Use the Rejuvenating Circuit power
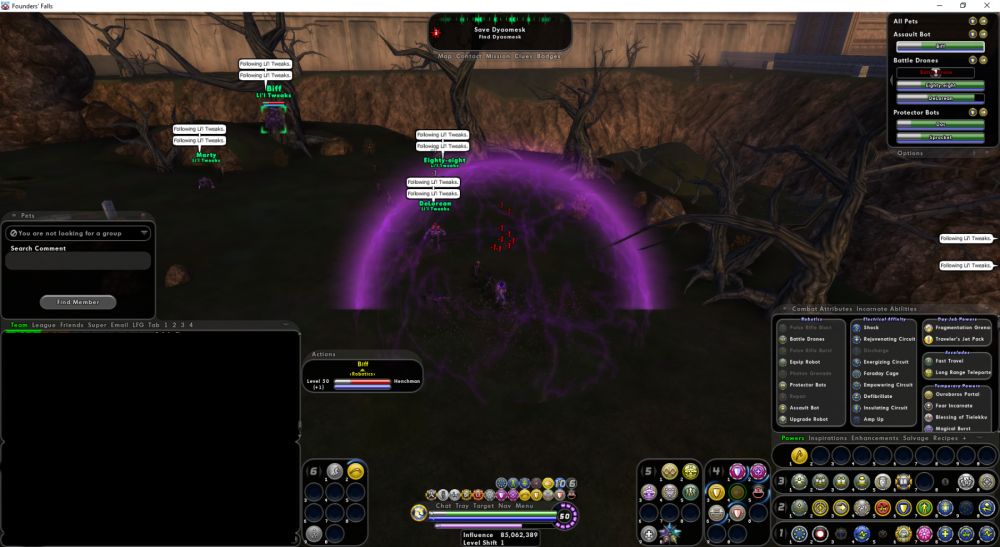Viewport: 1000px width, 547px height. pos(889,339)
